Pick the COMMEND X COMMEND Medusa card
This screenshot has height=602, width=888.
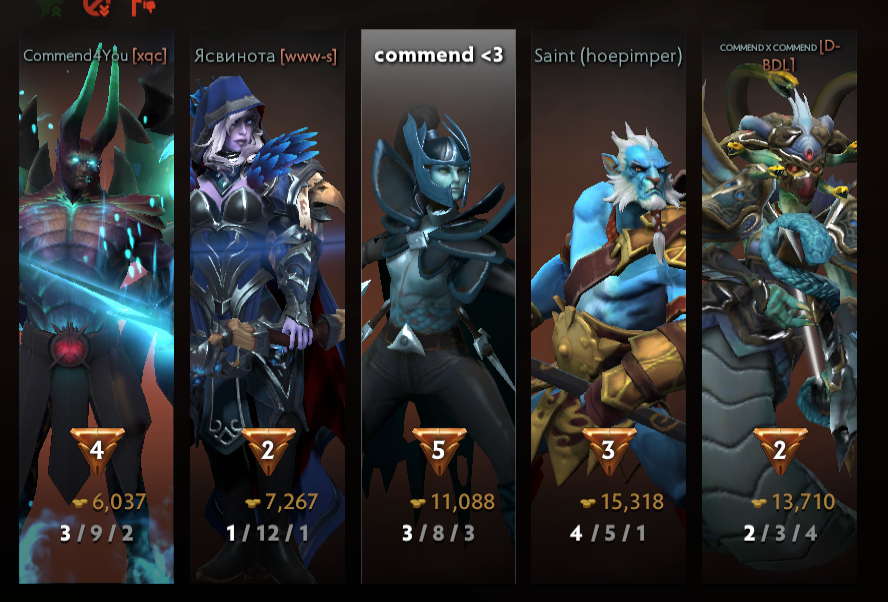pos(779,300)
